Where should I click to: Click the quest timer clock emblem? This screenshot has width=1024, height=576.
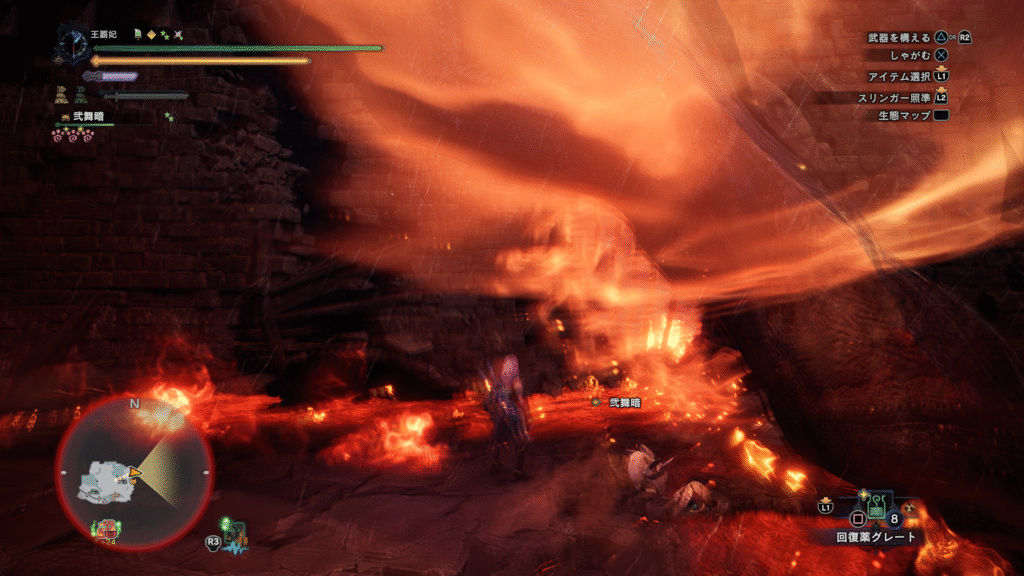click(x=74, y=43)
